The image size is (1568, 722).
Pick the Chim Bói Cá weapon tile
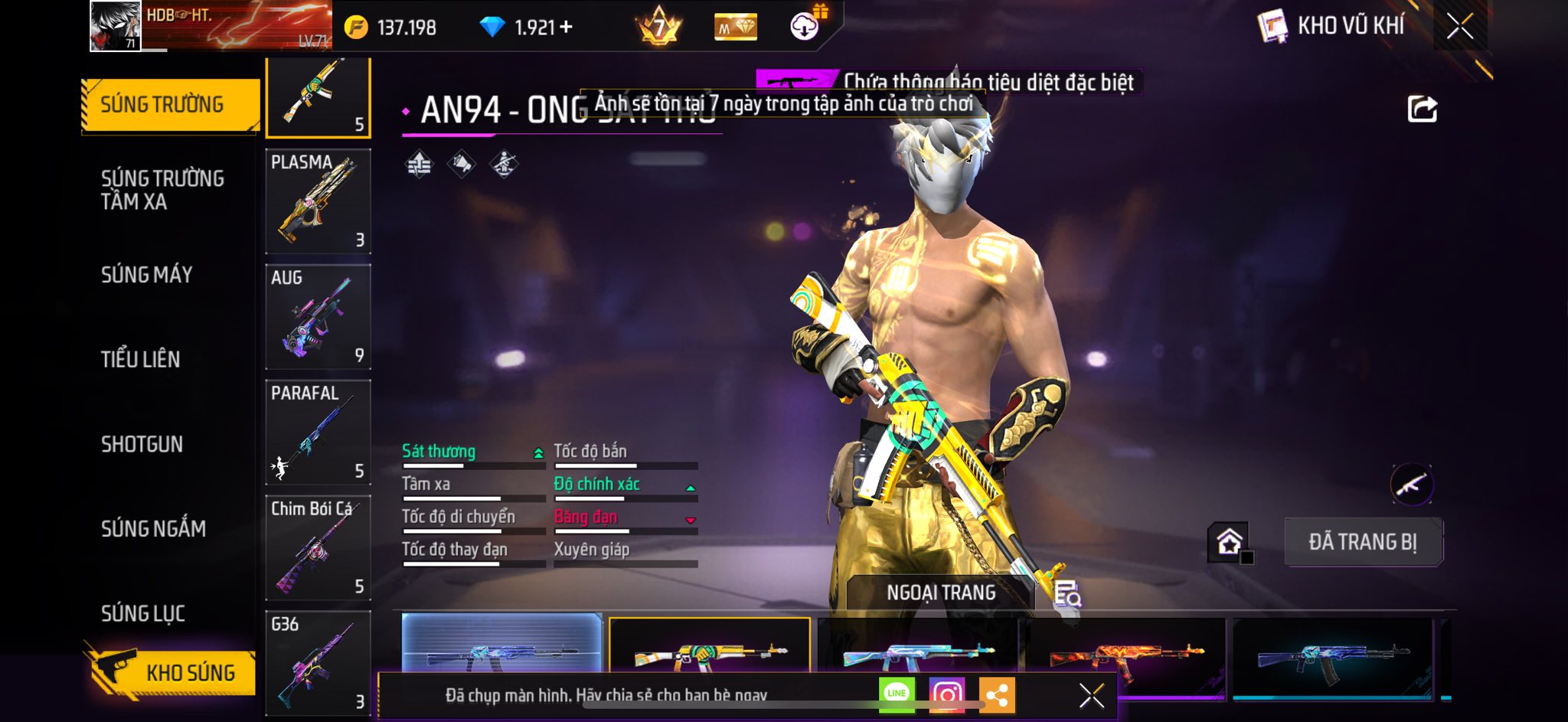(318, 548)
